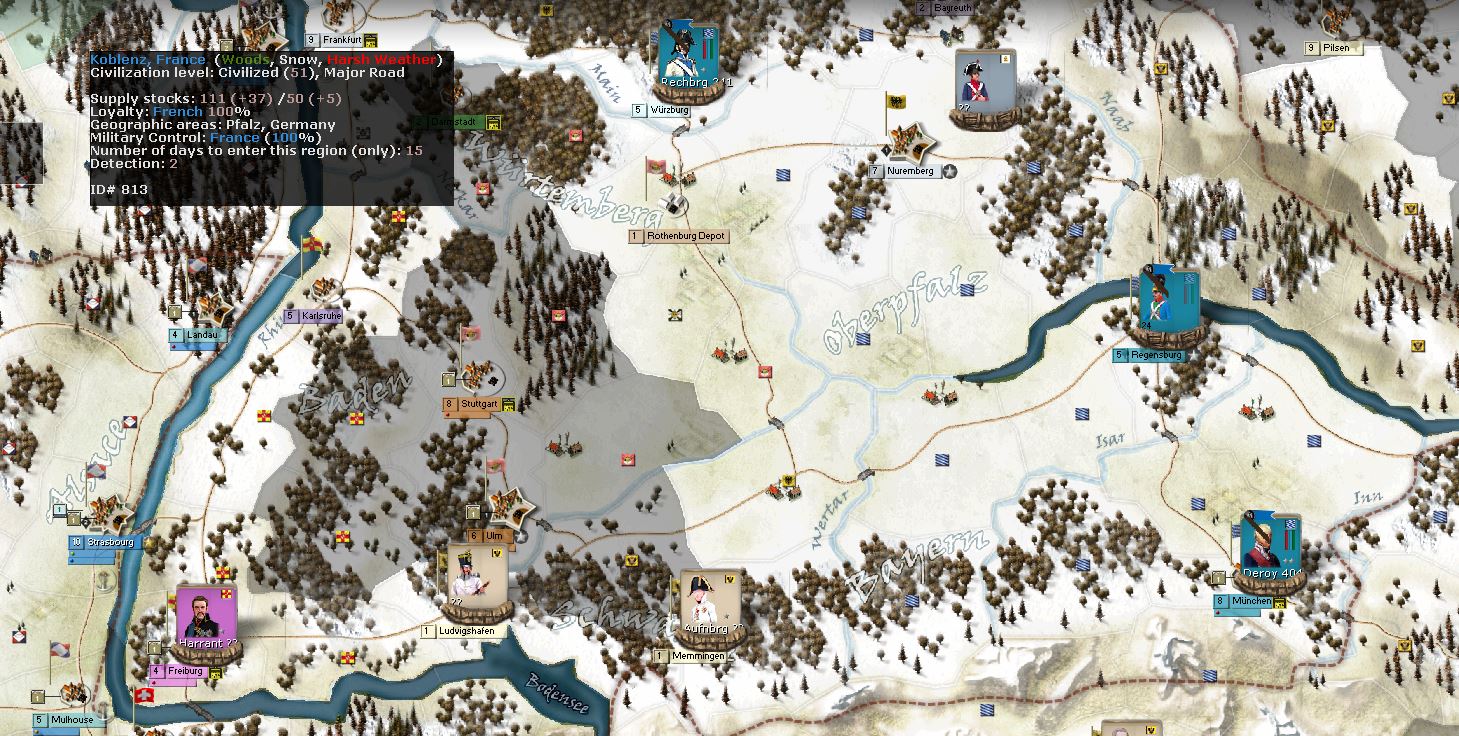Select the Landau city label
This screenshot has height=736, width=1459.
(203, 335)
